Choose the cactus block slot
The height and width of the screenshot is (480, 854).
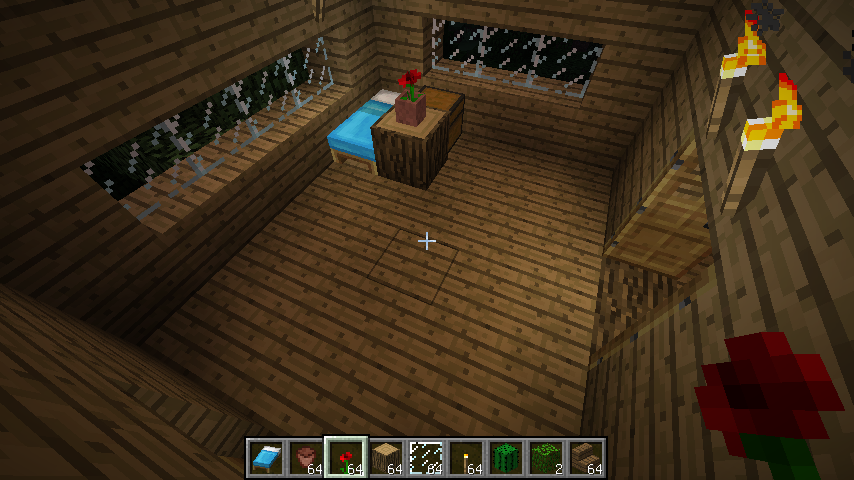[506, 458]
